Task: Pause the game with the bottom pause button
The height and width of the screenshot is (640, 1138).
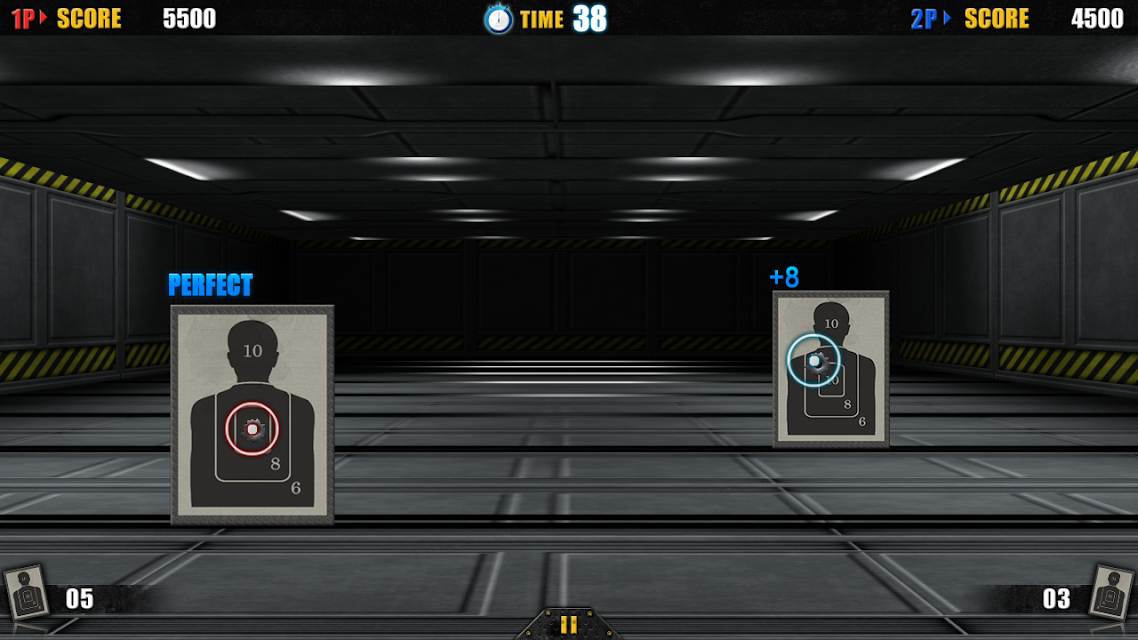Action: 568,625
